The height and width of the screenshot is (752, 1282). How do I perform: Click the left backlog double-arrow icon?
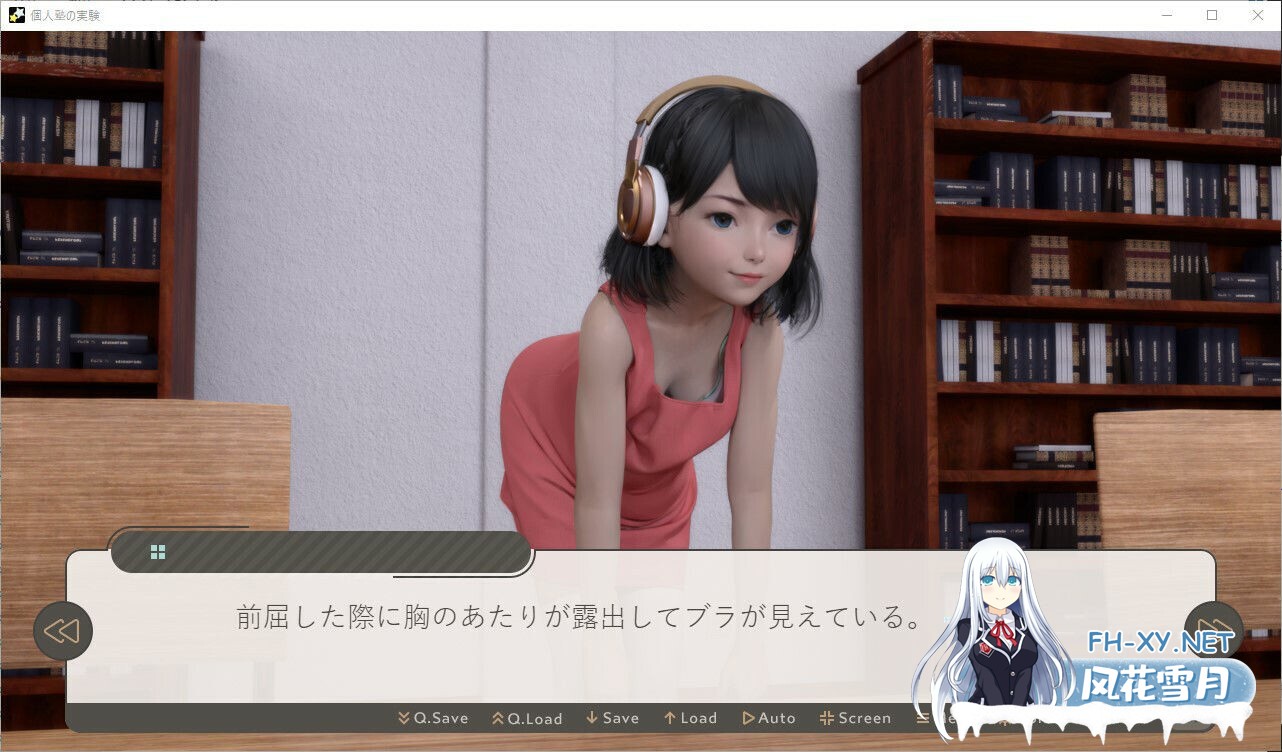(63, 630)
